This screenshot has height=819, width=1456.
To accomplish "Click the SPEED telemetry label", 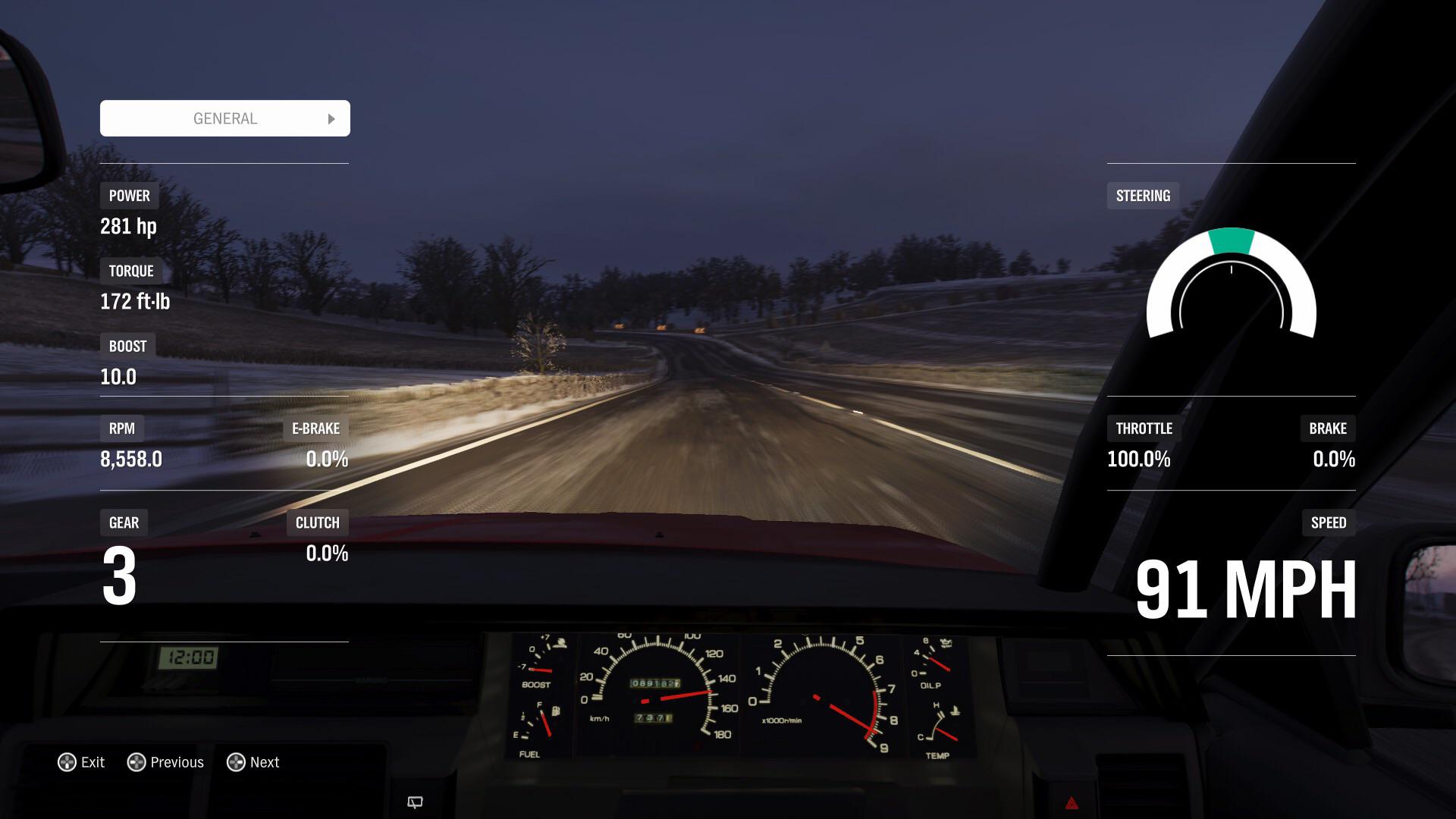I will tap(1328, 522).
